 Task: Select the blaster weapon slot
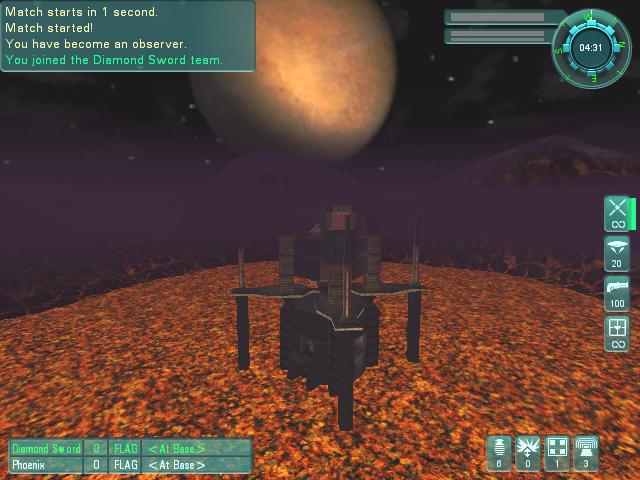point(617,213)
